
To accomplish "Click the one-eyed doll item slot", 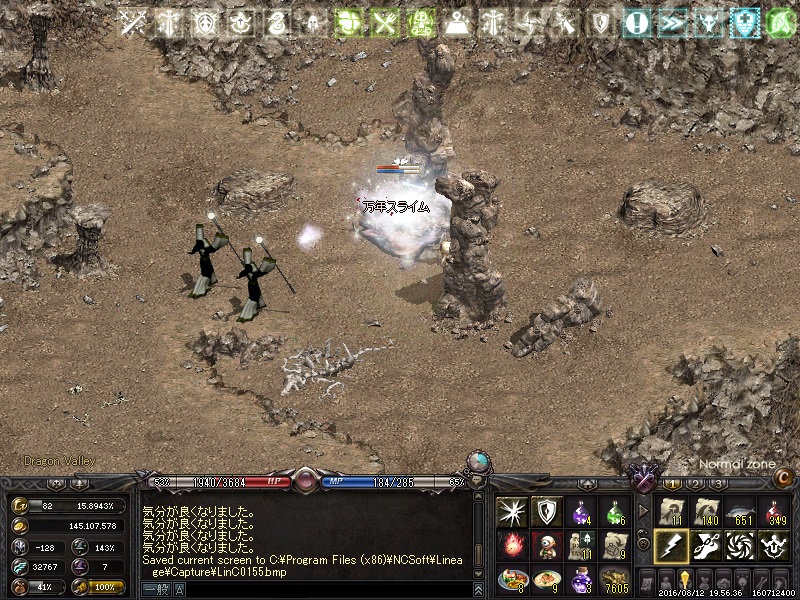I will (x=546, y=546).
